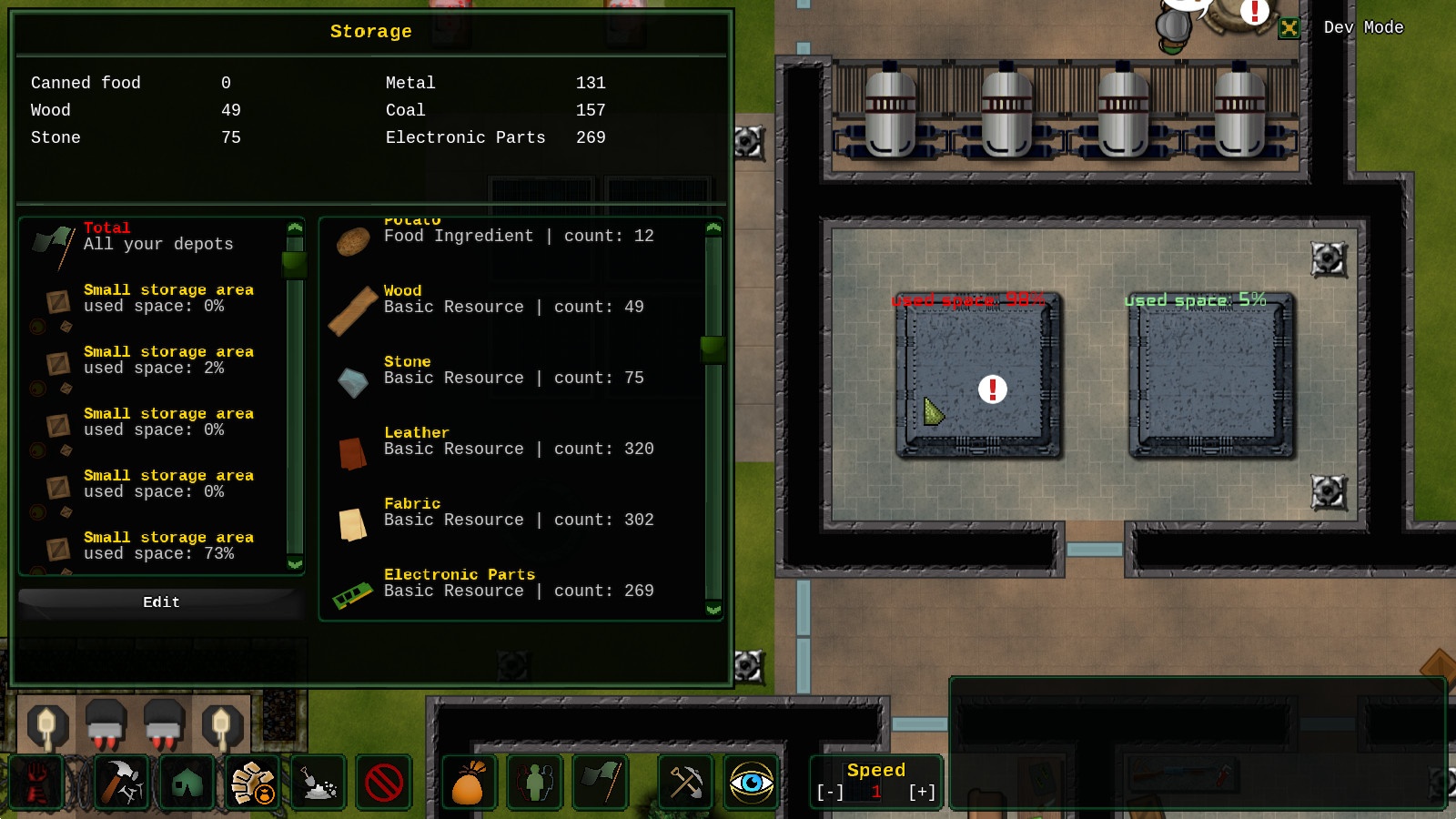Decrease game speed with the minus button
Viewport: 1456px width, 819px height.
click(x=830, y=793)
